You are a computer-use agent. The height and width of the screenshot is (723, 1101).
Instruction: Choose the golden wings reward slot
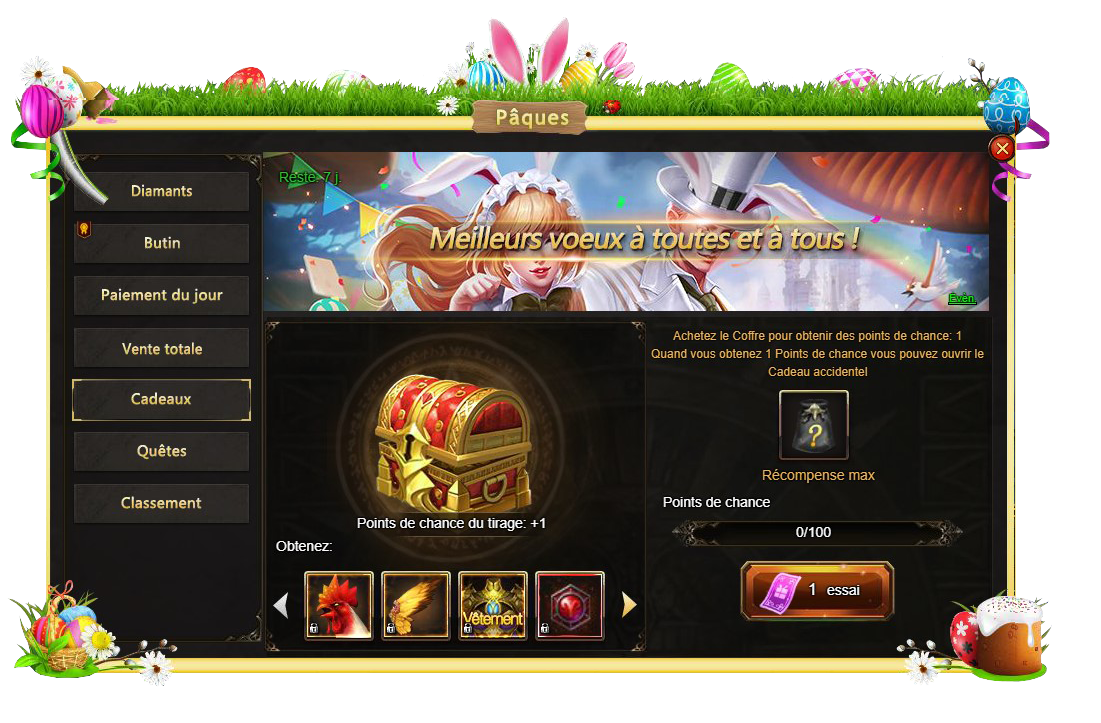pos(416,605)
